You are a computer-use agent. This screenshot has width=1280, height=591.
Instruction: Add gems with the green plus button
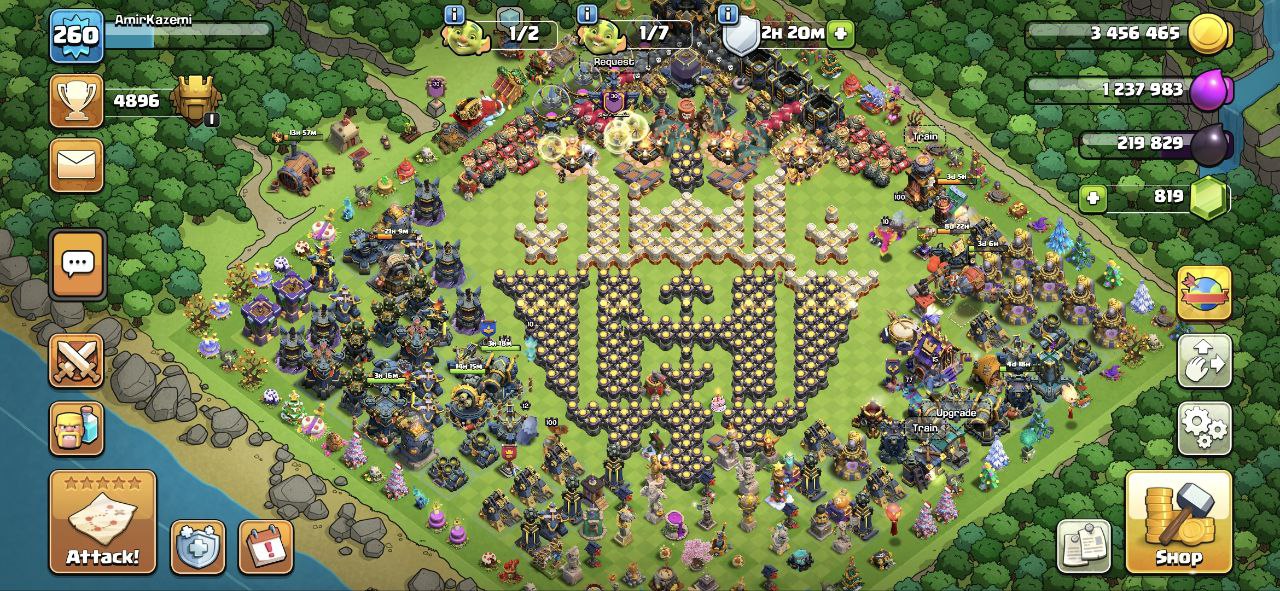pos(1093,198)
